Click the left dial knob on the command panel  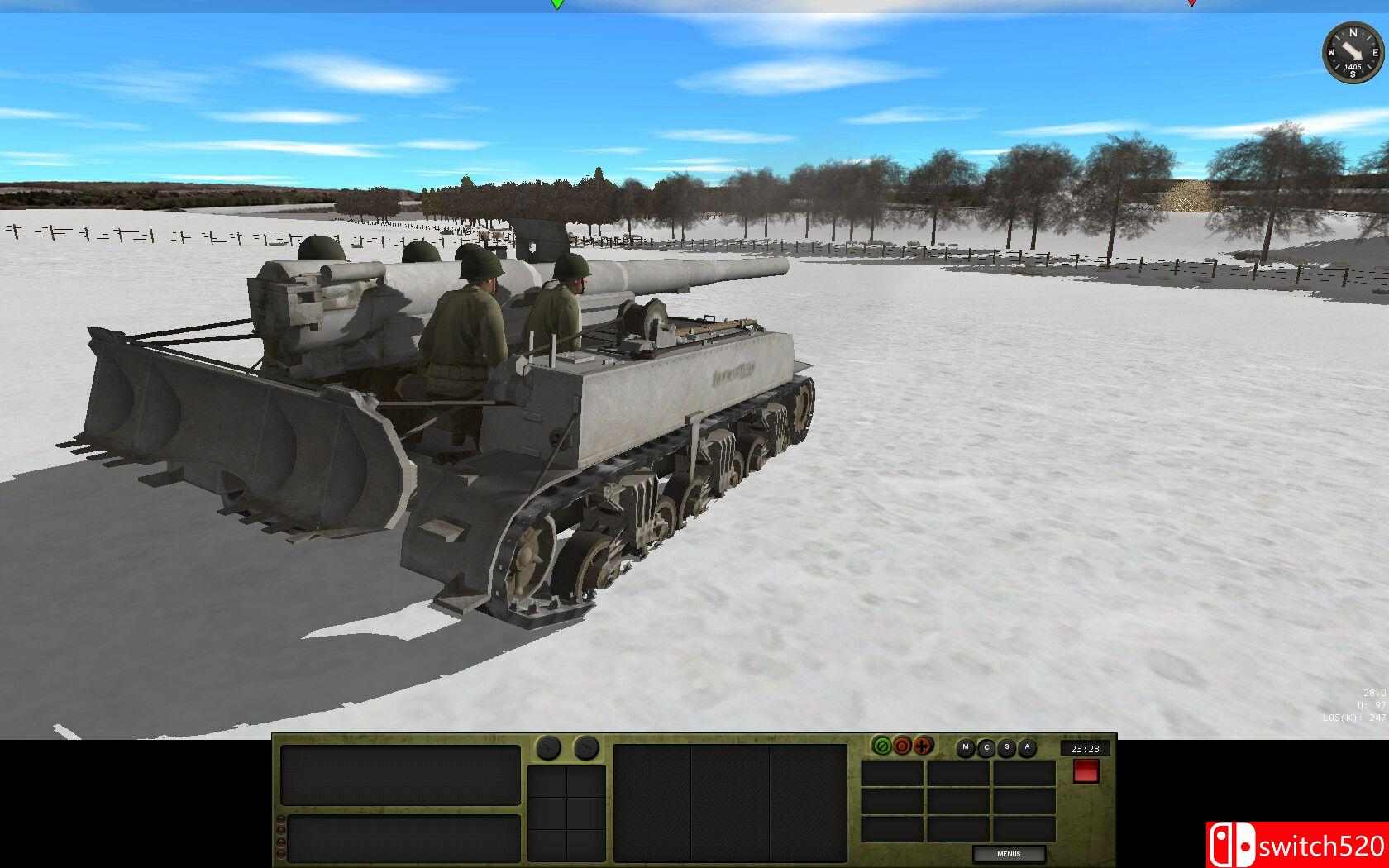coord(547,747)
